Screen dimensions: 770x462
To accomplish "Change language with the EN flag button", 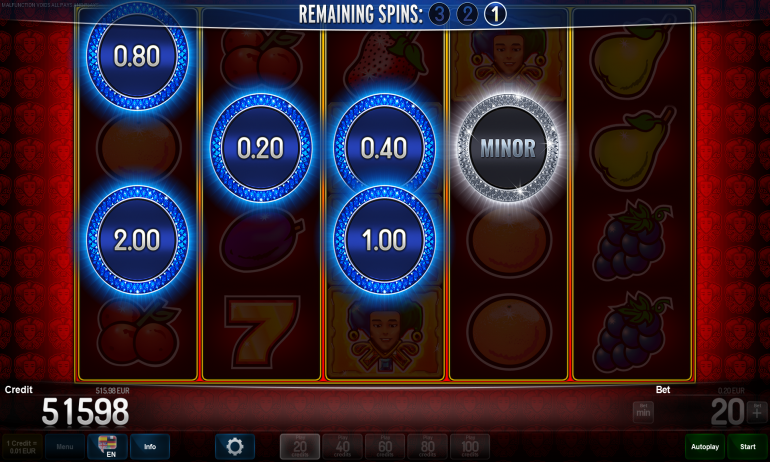I will (107, 446).
